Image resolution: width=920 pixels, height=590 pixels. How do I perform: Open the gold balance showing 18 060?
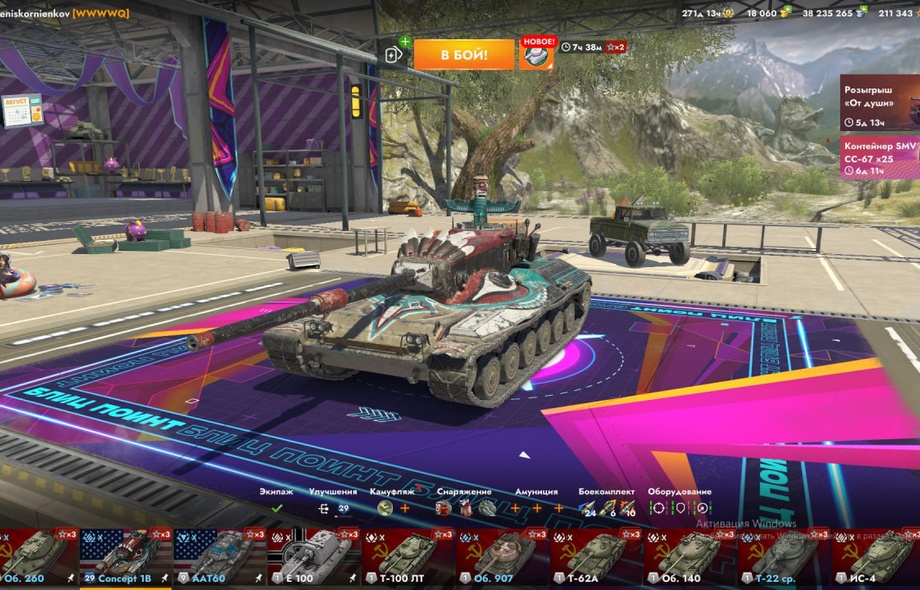[765, 13]
